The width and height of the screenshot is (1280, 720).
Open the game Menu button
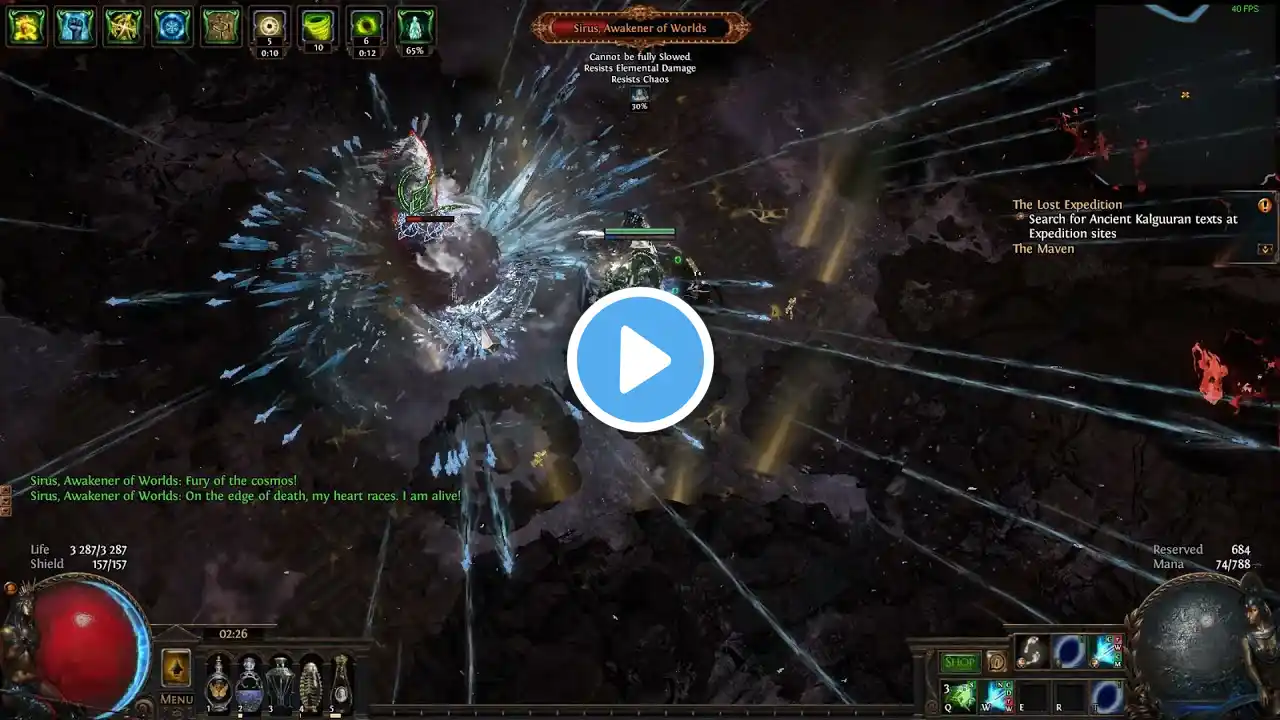176,699
